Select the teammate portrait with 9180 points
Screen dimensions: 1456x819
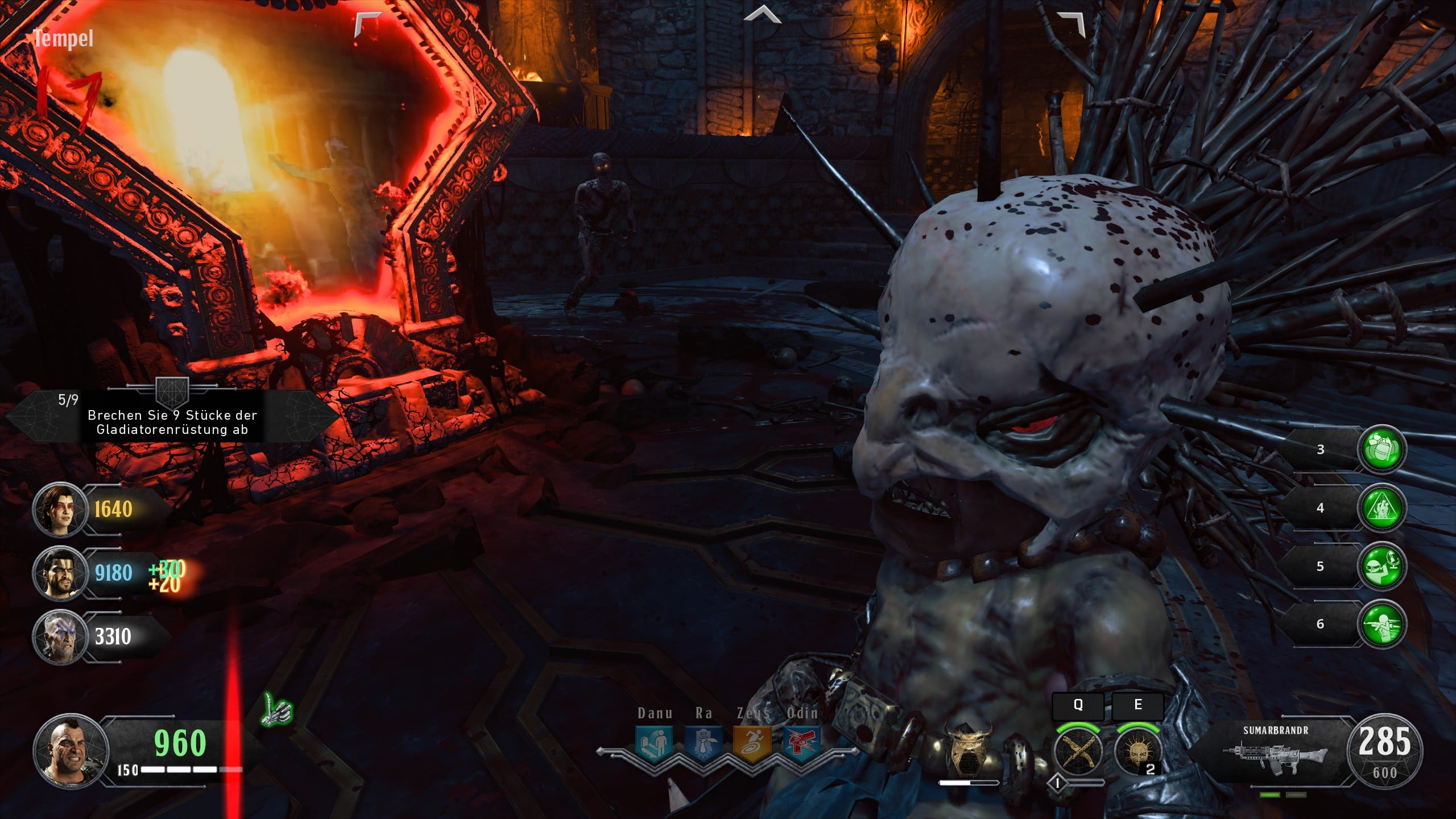(60, 573)
